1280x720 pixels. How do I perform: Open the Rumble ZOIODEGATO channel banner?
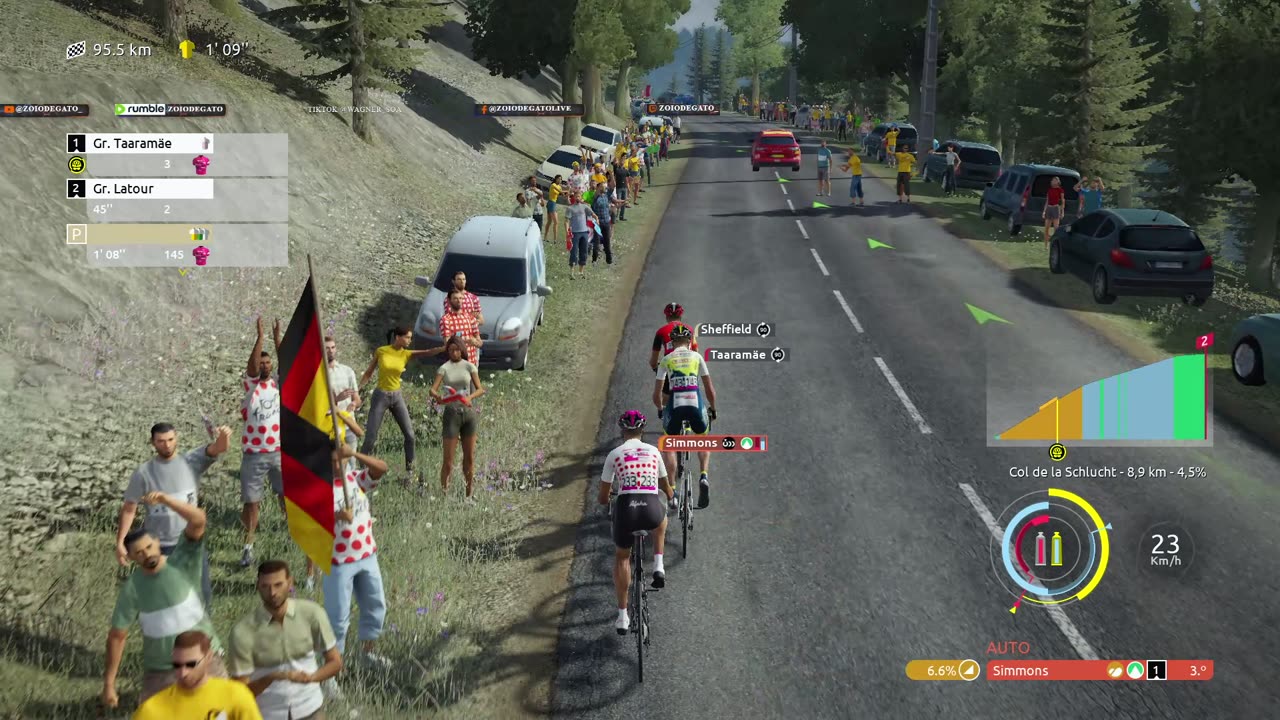(169, 109)
